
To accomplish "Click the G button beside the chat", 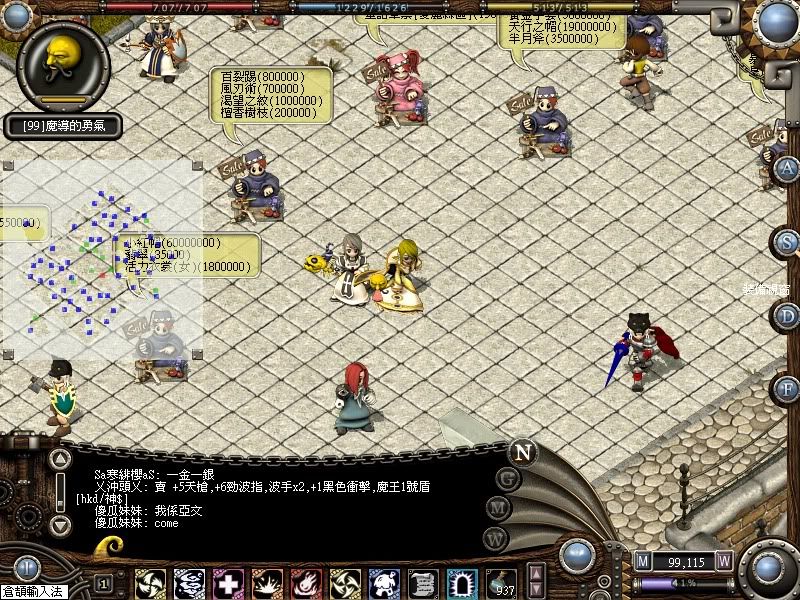I will pos(508,479).
